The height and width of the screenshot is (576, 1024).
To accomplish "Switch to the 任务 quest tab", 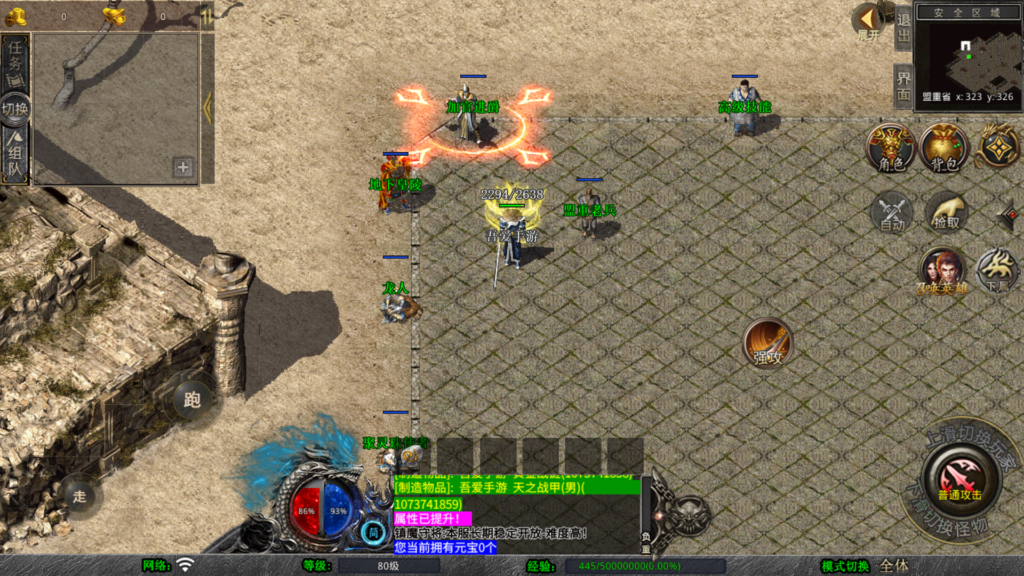I will (x=15, y=63).
